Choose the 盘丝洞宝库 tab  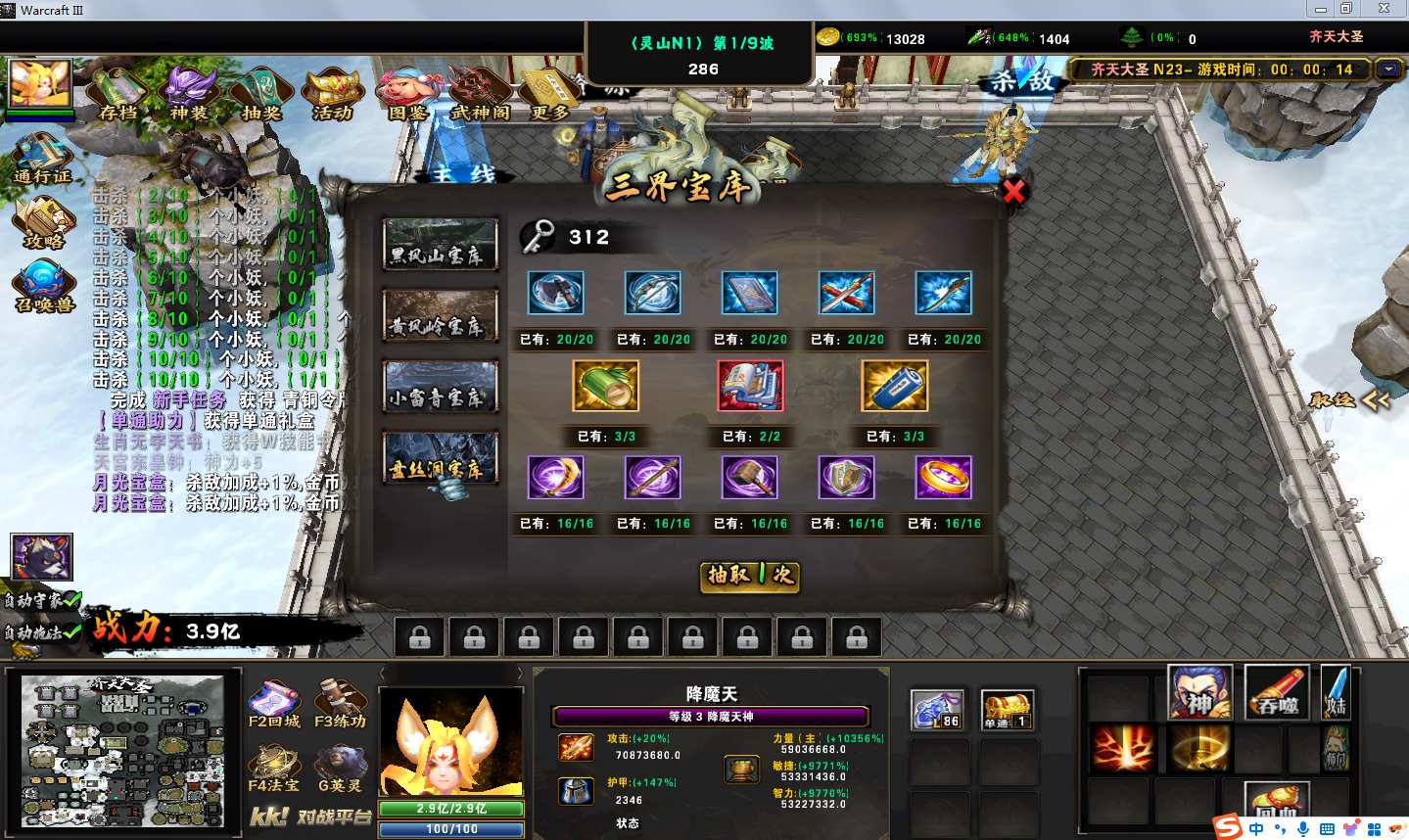(x=440, y=458)
